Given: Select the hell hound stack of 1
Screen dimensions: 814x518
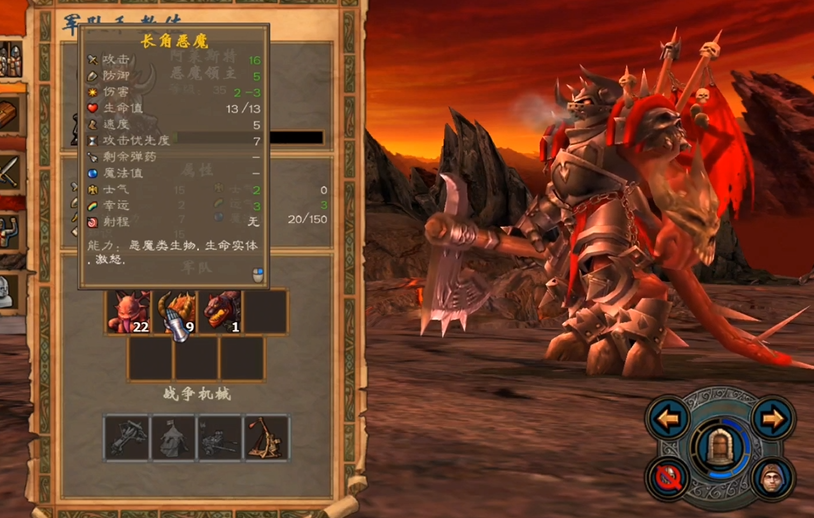Looking at the screenshot, I should [x=220, y=312].
